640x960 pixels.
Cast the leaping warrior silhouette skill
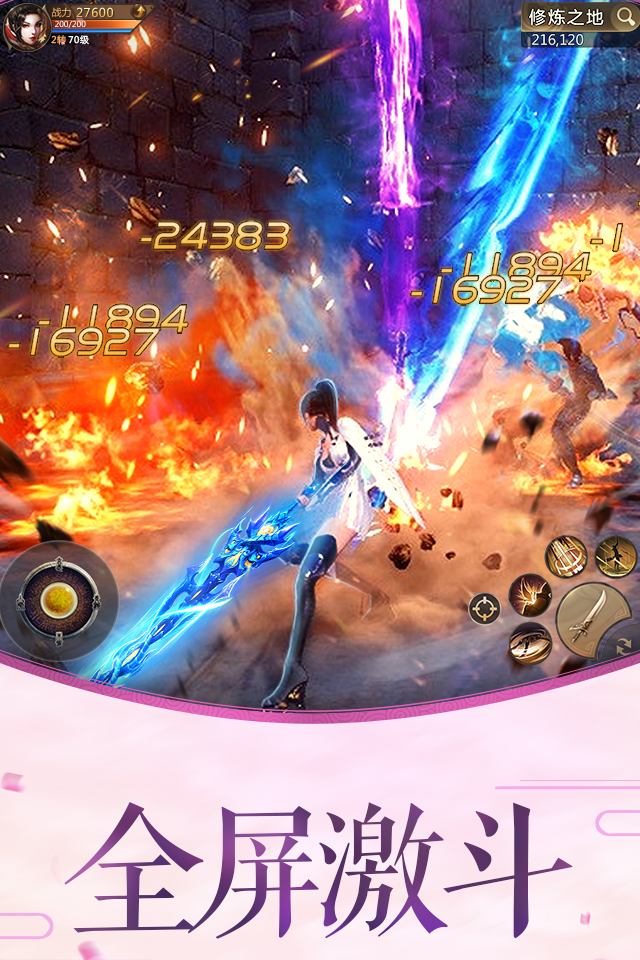click(614, 556)
